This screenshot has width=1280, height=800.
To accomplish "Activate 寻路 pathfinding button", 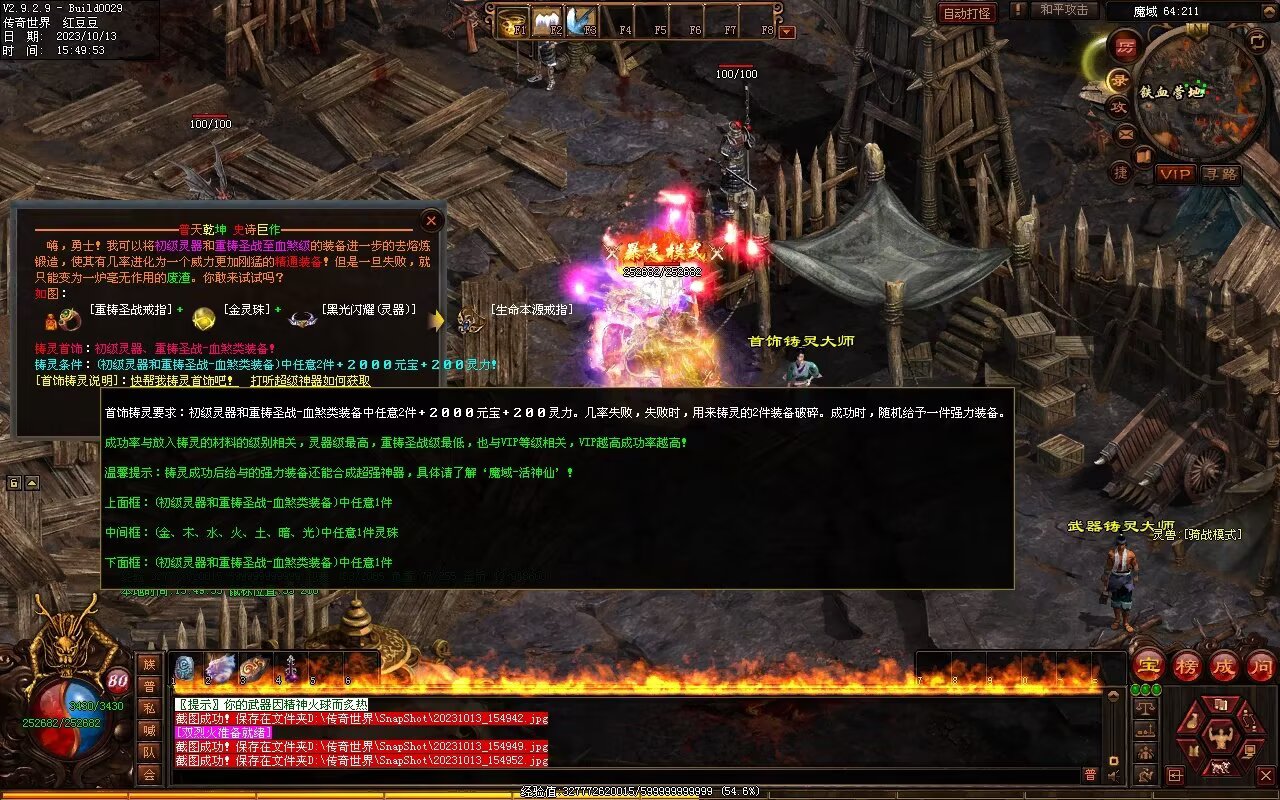I will tap(1221, 174).
